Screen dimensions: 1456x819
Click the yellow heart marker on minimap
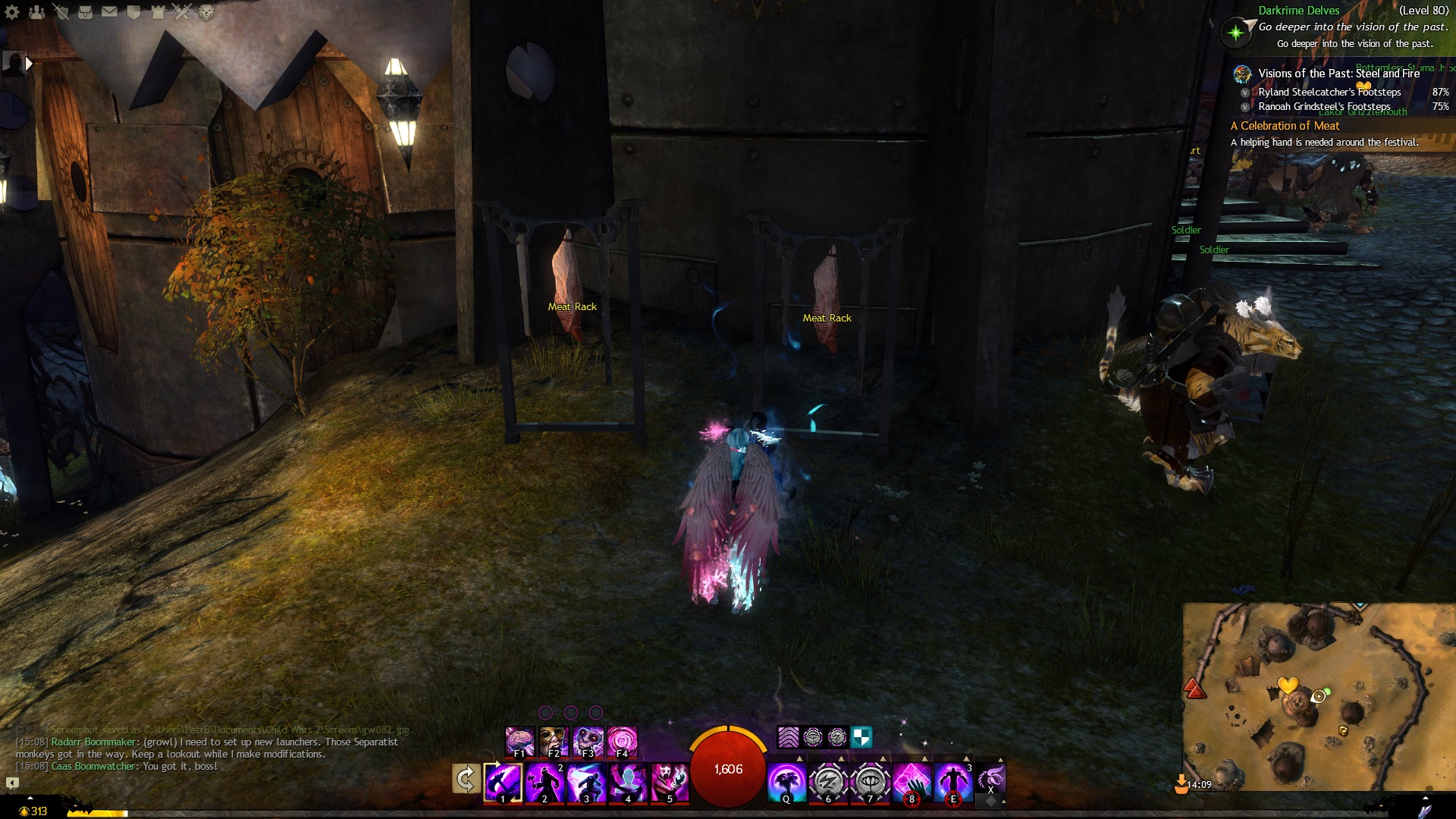coord(1288,686)
